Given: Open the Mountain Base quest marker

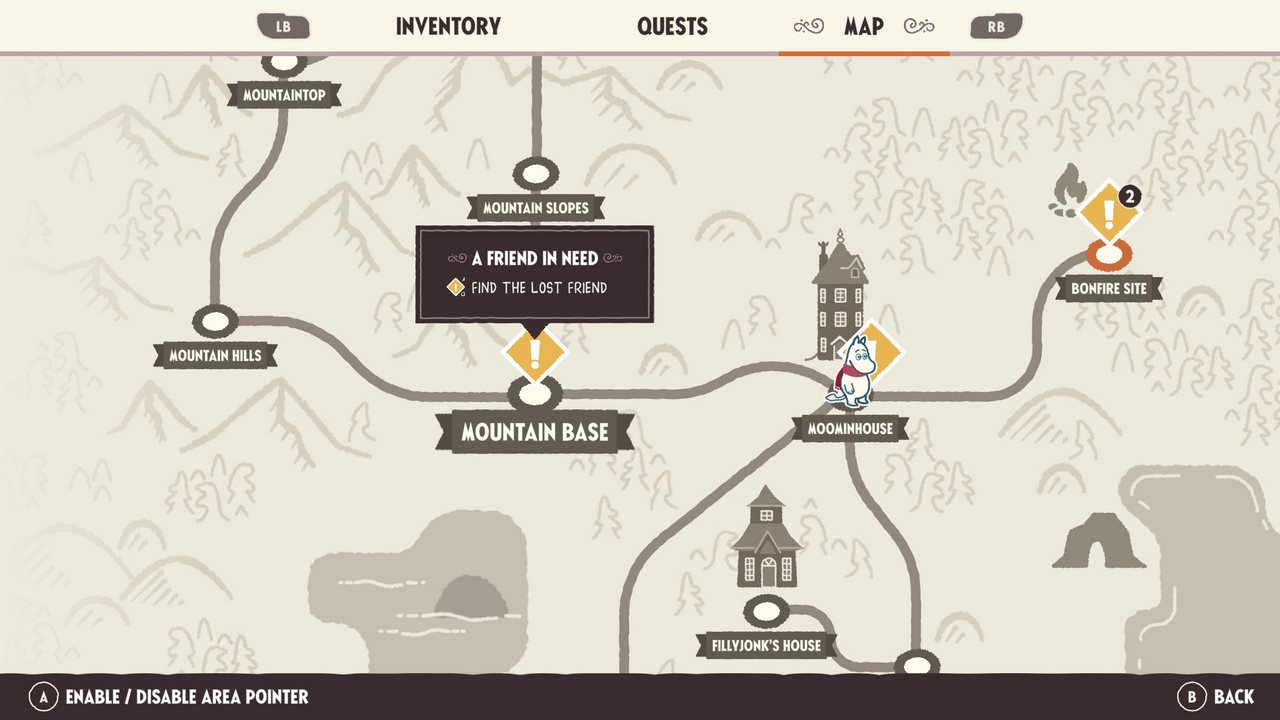Looking at the screenshot, I should 534,352.
